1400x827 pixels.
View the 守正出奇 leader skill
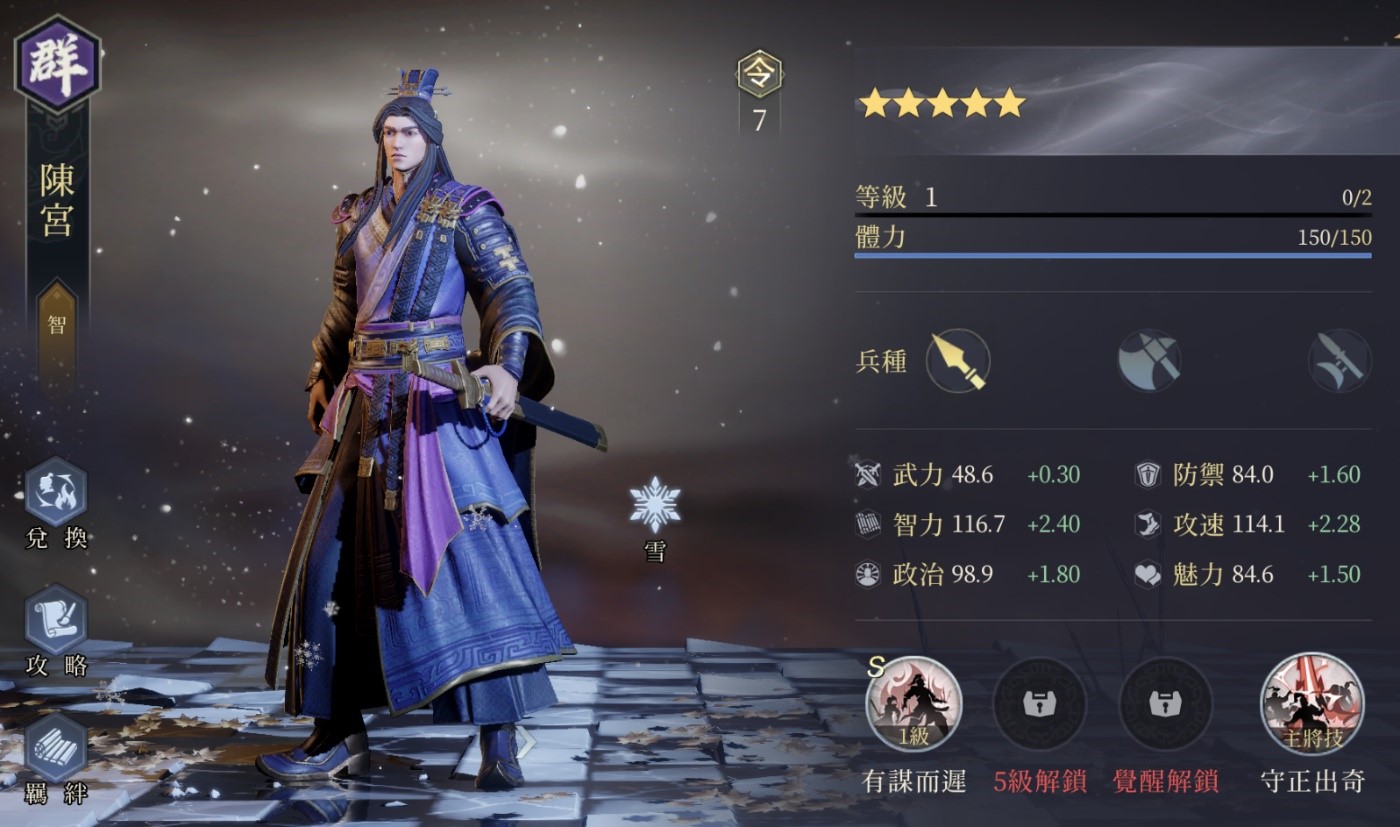[1313, 705]
